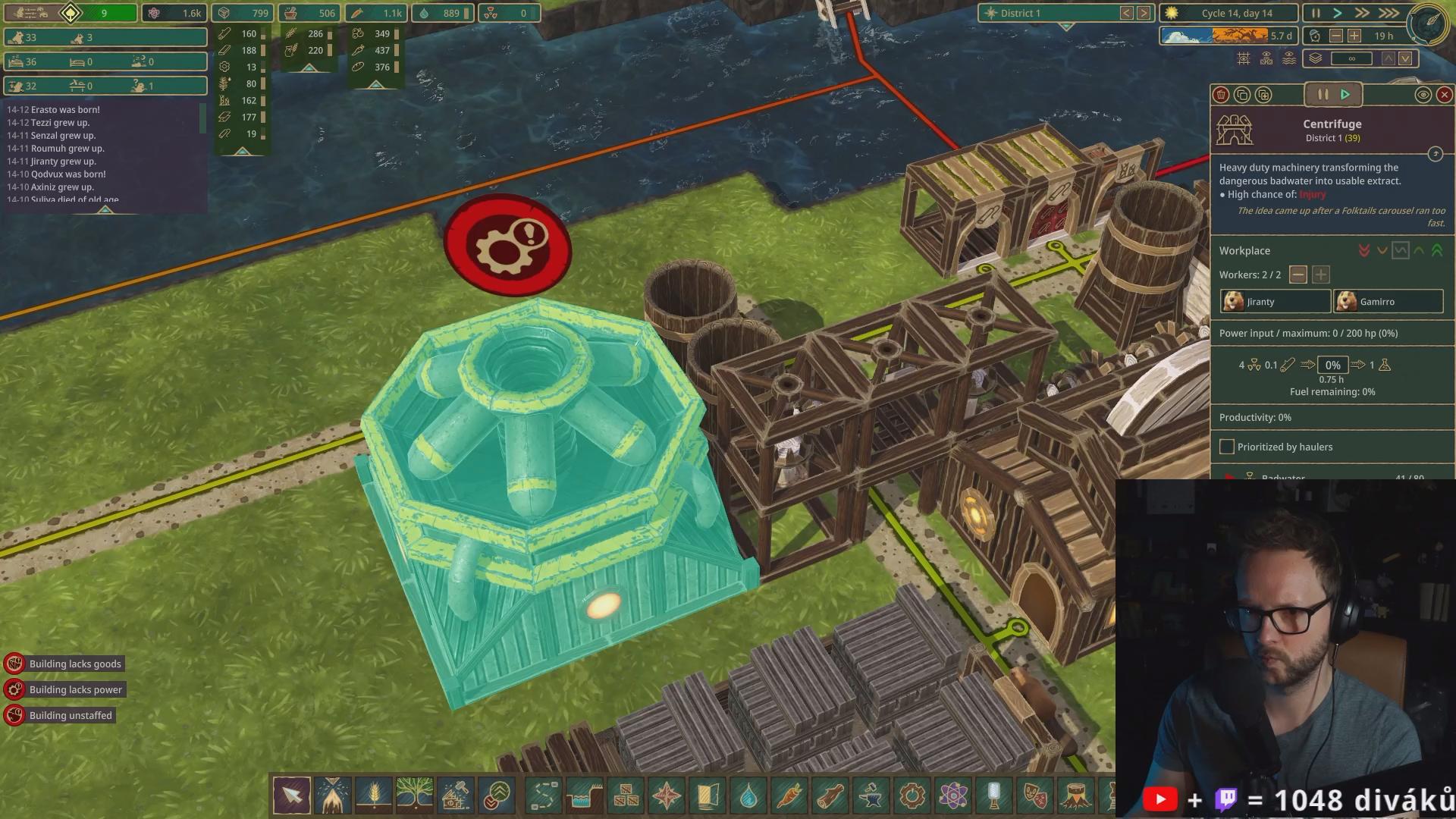1456x819 pixels.
Task: Set workplace priority to highest green arrows
Action: click(1437, 250)
